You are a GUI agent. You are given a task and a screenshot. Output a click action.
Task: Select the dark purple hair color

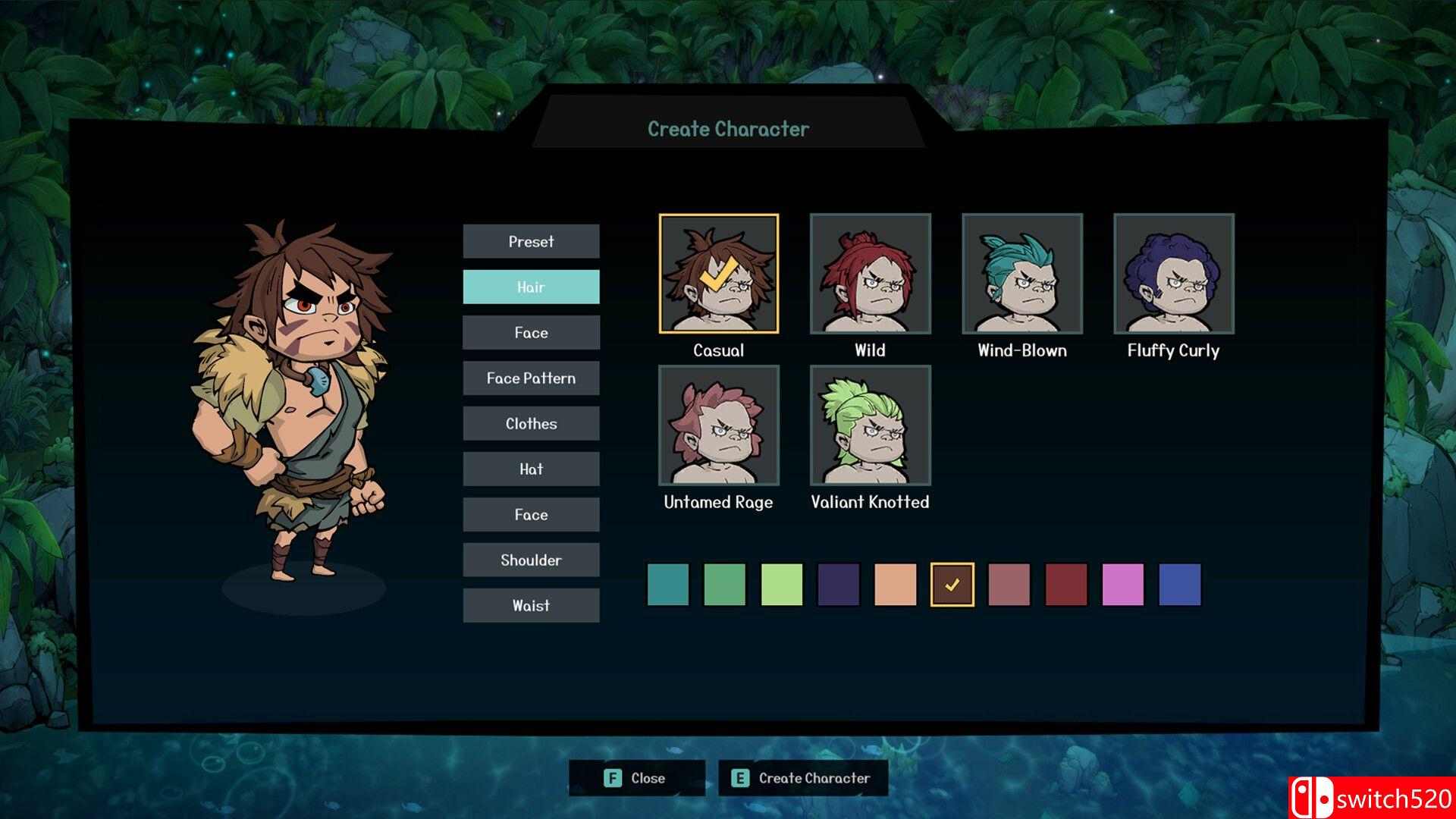point(839,585)
